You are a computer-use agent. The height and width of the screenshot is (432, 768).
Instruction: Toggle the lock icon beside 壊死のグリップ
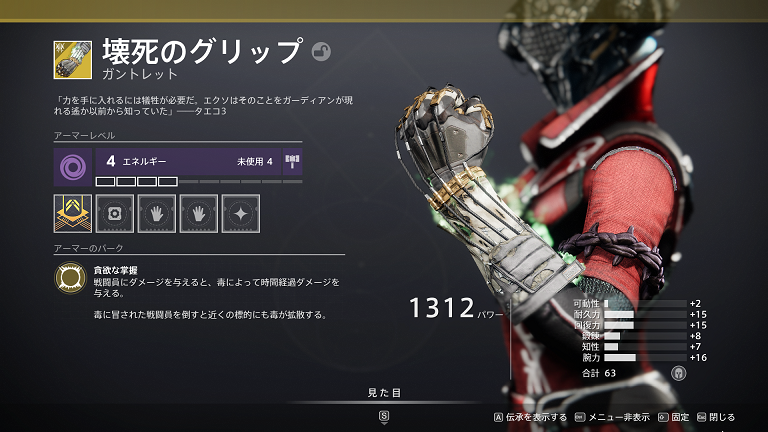(321, 51)
